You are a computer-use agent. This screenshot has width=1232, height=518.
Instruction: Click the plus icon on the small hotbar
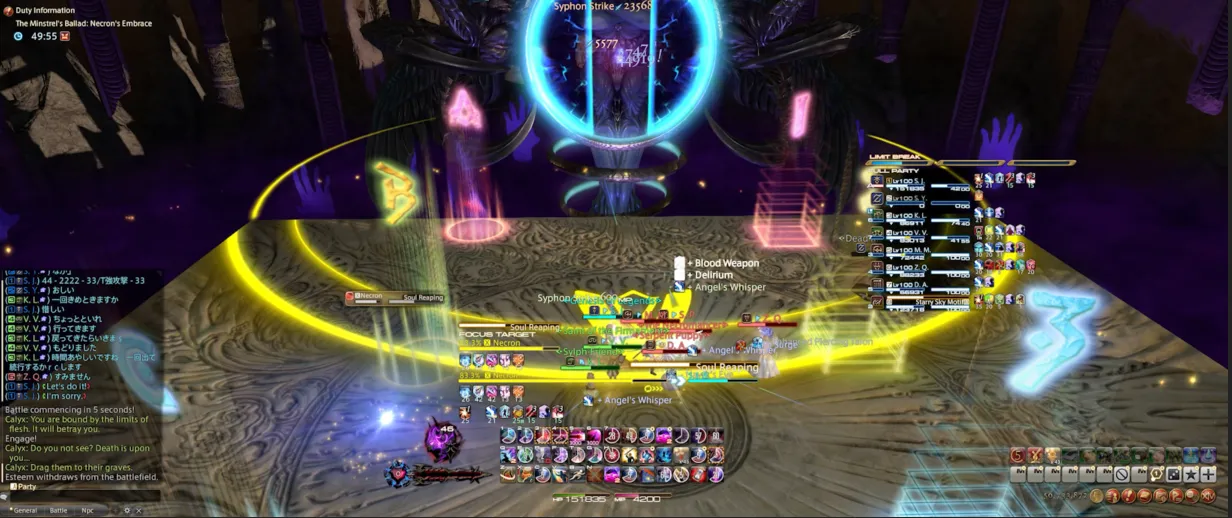pyautogui.click(x=1208, y=474)
